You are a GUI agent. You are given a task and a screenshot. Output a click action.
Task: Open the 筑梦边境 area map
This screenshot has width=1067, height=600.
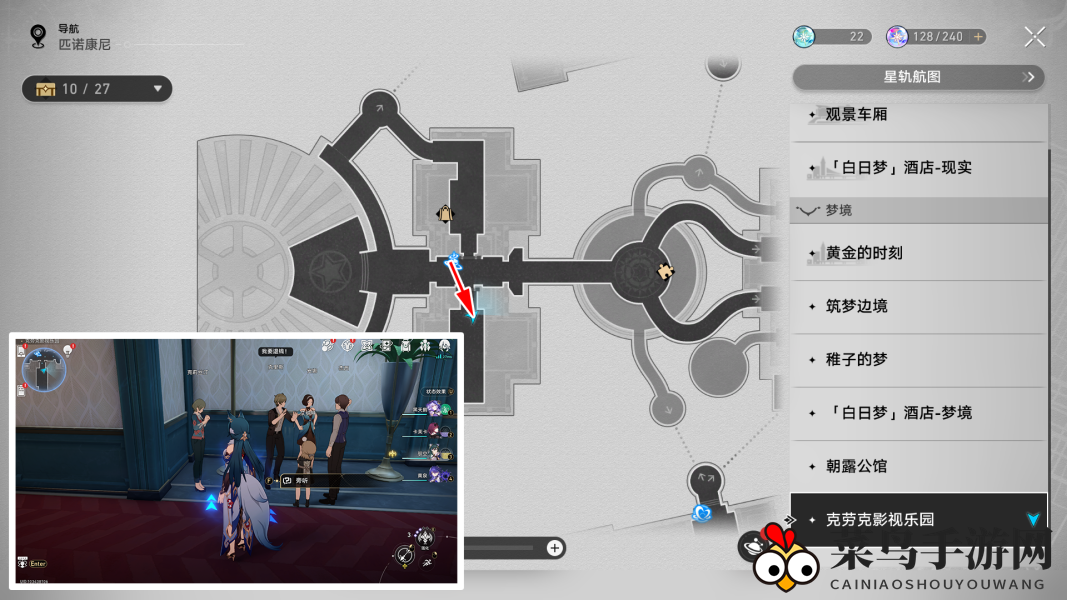coord(918,306)
